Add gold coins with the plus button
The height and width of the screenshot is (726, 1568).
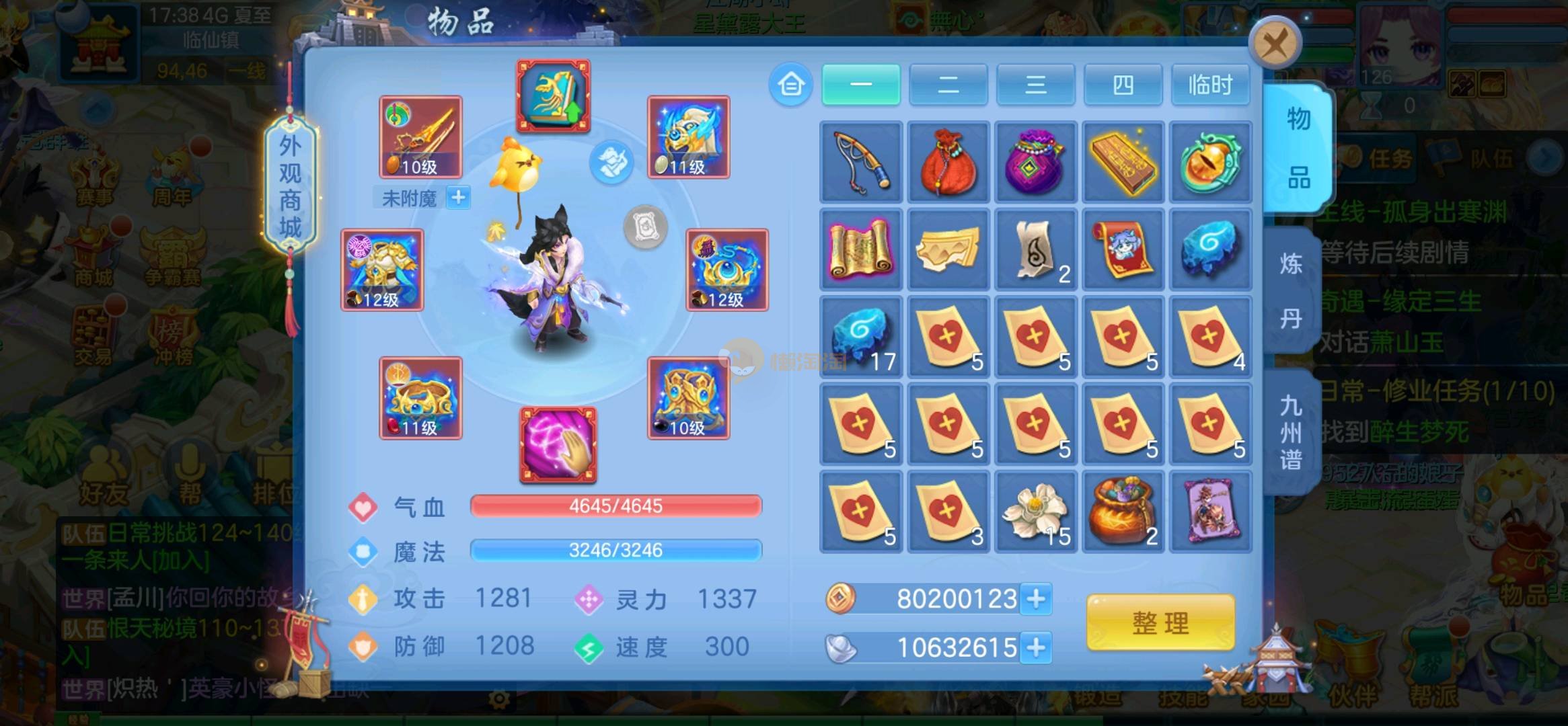tap(1036, 598)
